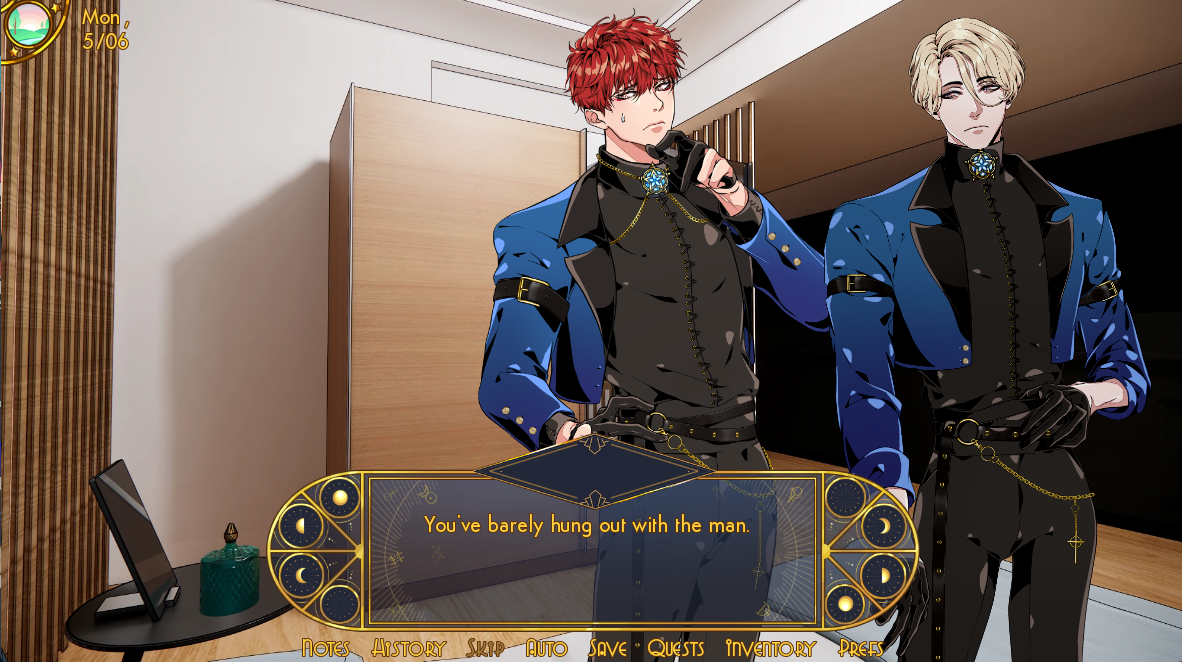Activate Skip mode

click(x=485, y=648)
